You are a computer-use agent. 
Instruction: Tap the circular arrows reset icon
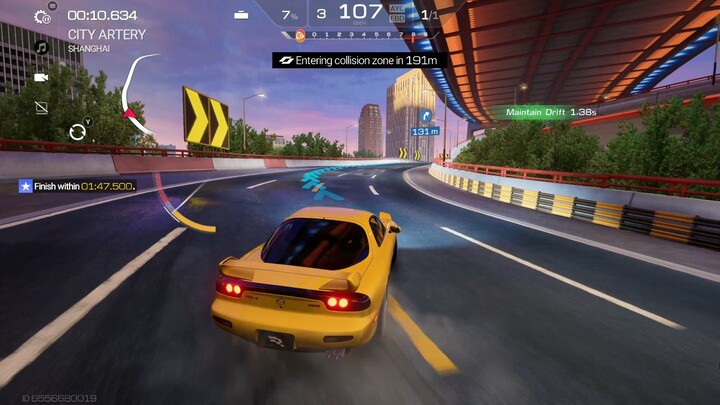point(77,131)
